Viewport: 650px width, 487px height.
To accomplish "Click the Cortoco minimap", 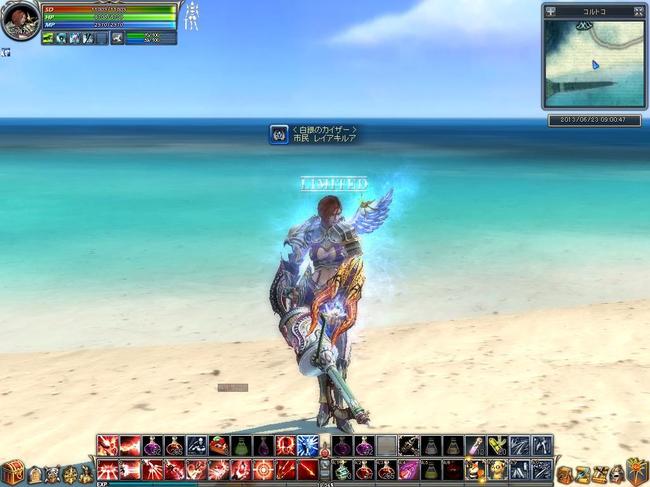I will click(x=593, y=63).
